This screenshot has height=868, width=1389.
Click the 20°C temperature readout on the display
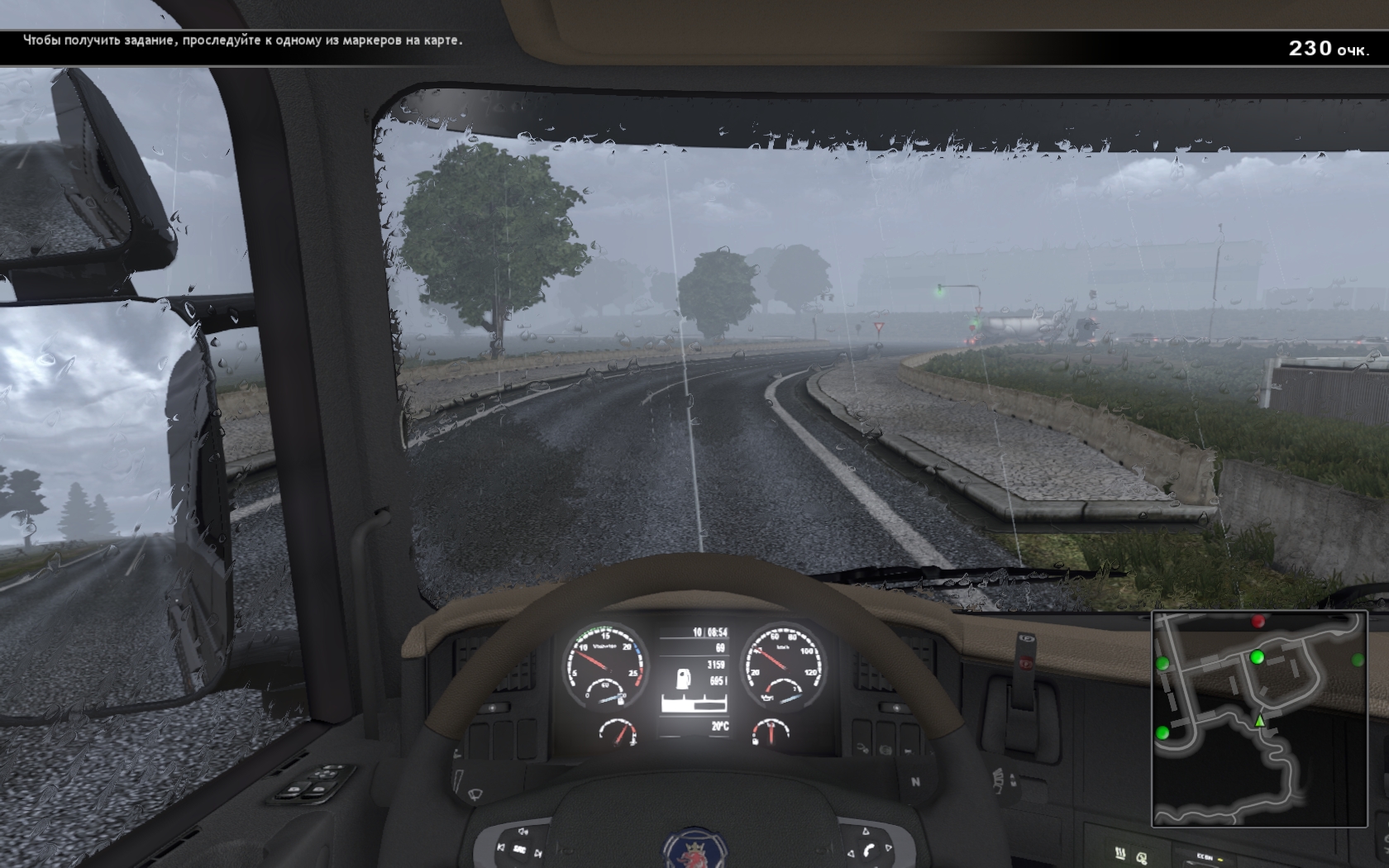click(721, 725)
